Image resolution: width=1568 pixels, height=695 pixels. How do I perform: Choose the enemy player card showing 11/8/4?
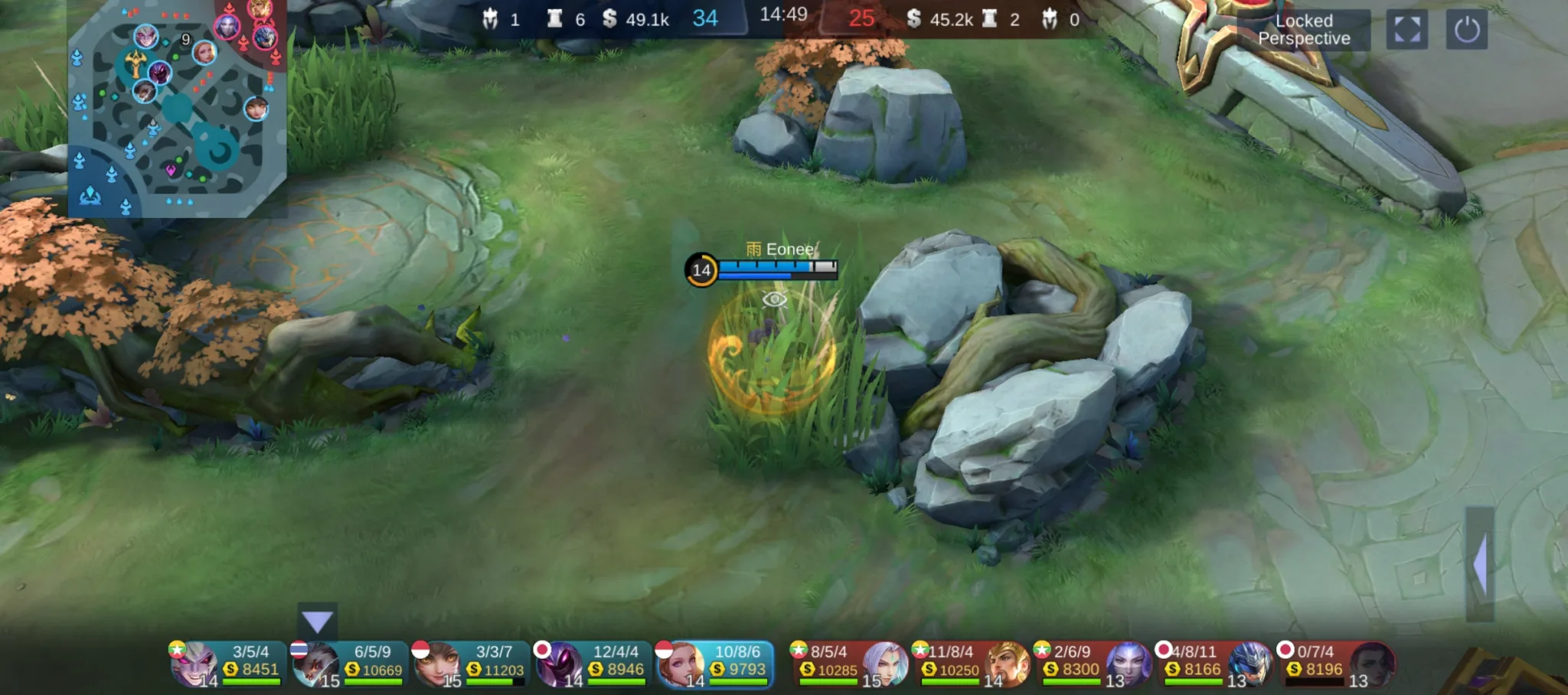[x=970, y=664]
